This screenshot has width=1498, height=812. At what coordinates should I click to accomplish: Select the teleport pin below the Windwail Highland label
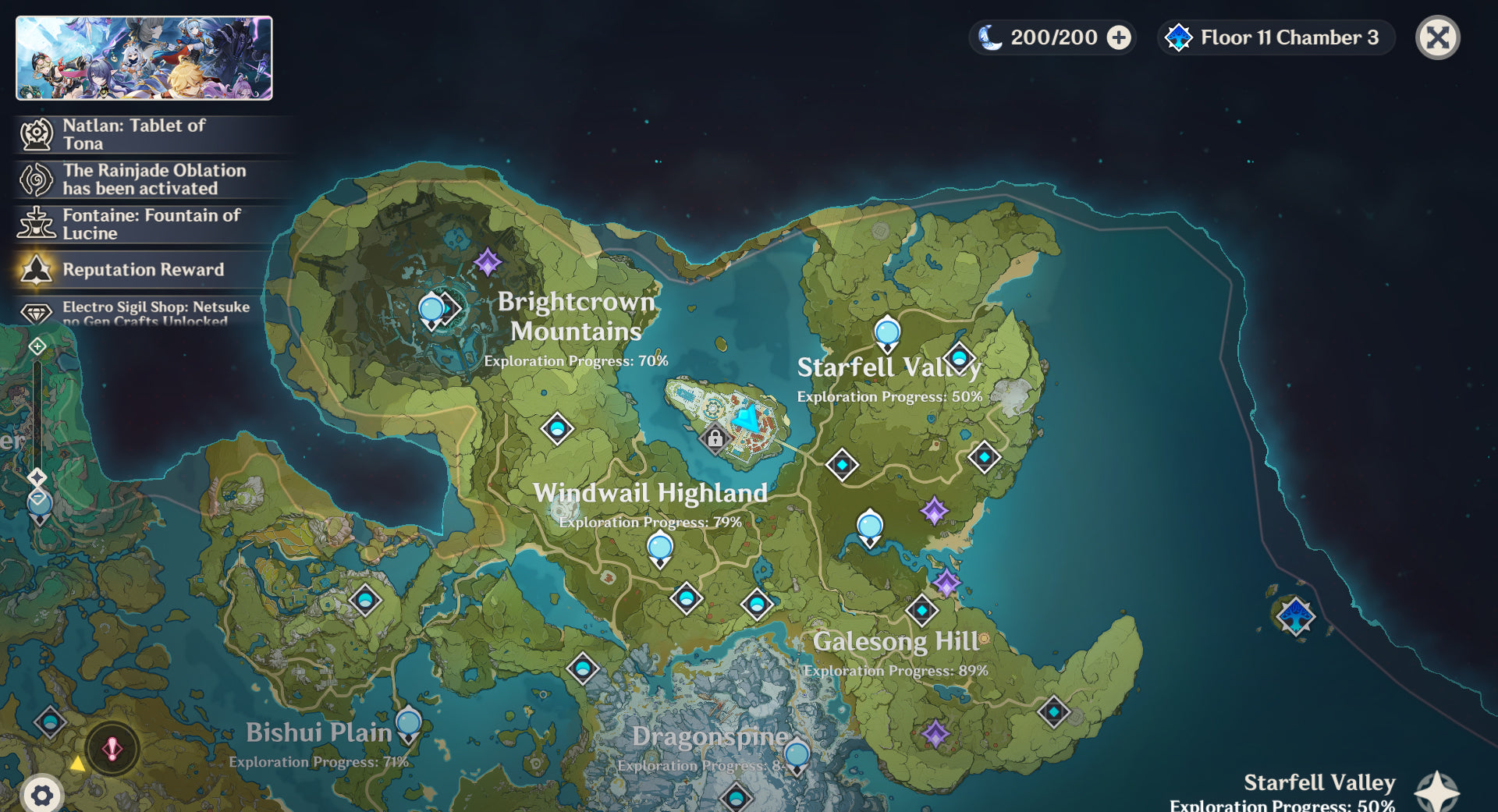pyautogui.click(x=660, y=548)
